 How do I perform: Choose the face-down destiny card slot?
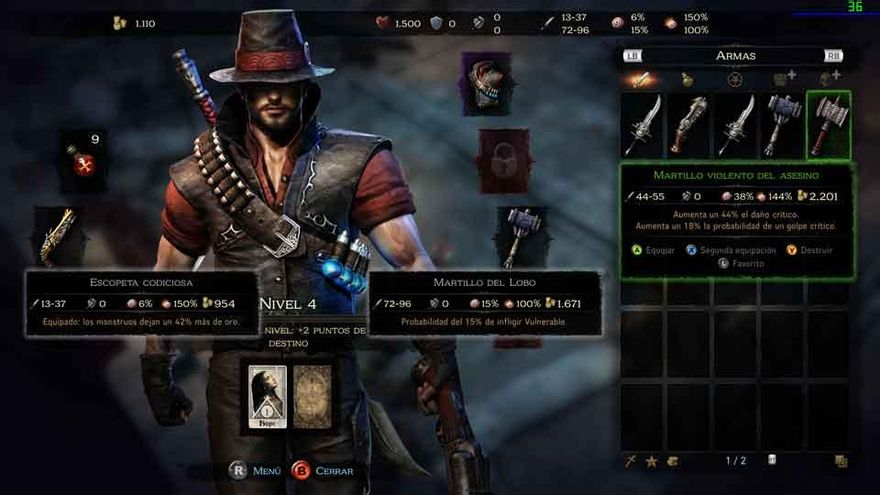tap(312, 397)
